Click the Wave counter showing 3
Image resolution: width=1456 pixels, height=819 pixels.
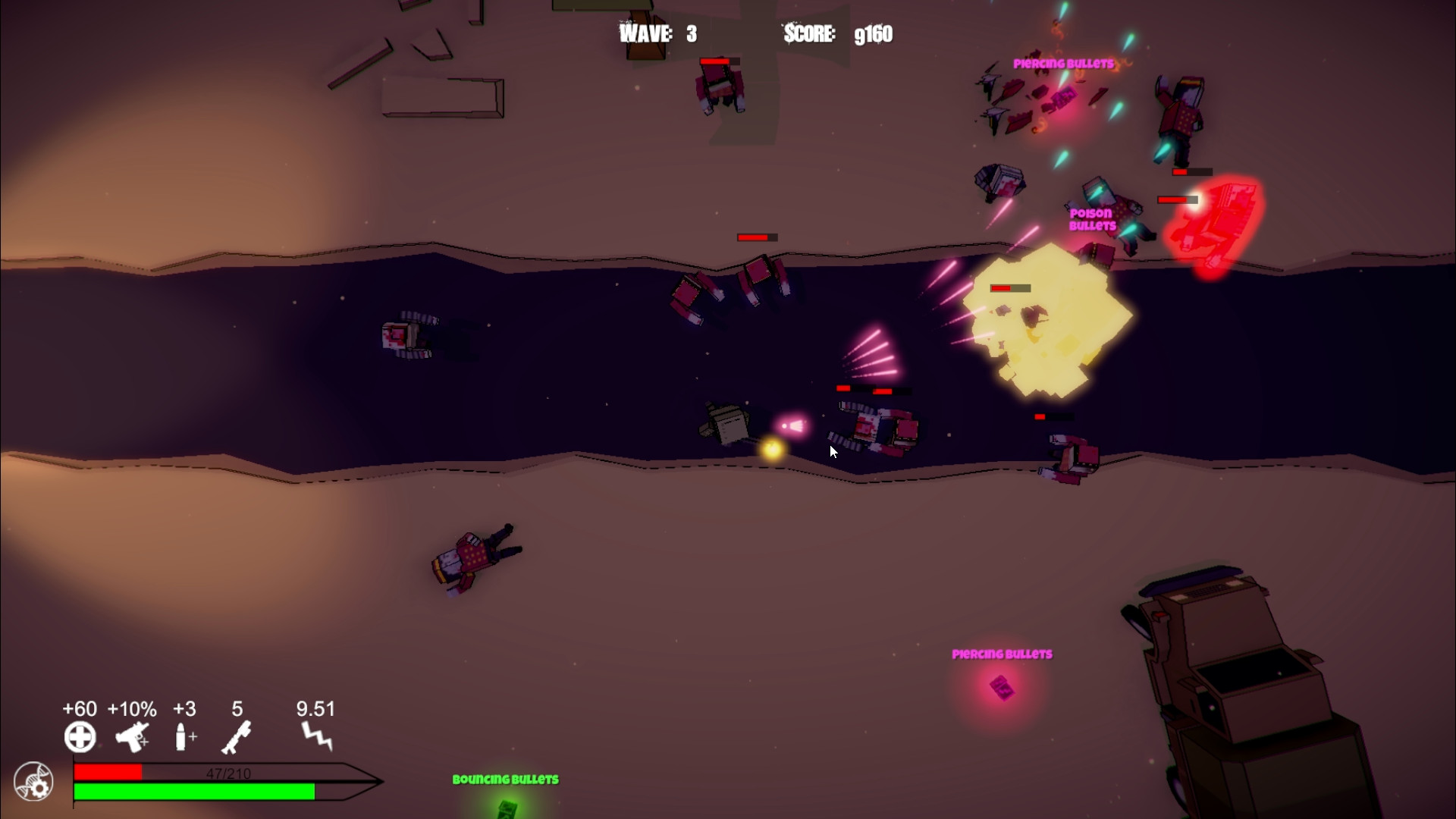[657, 33]
